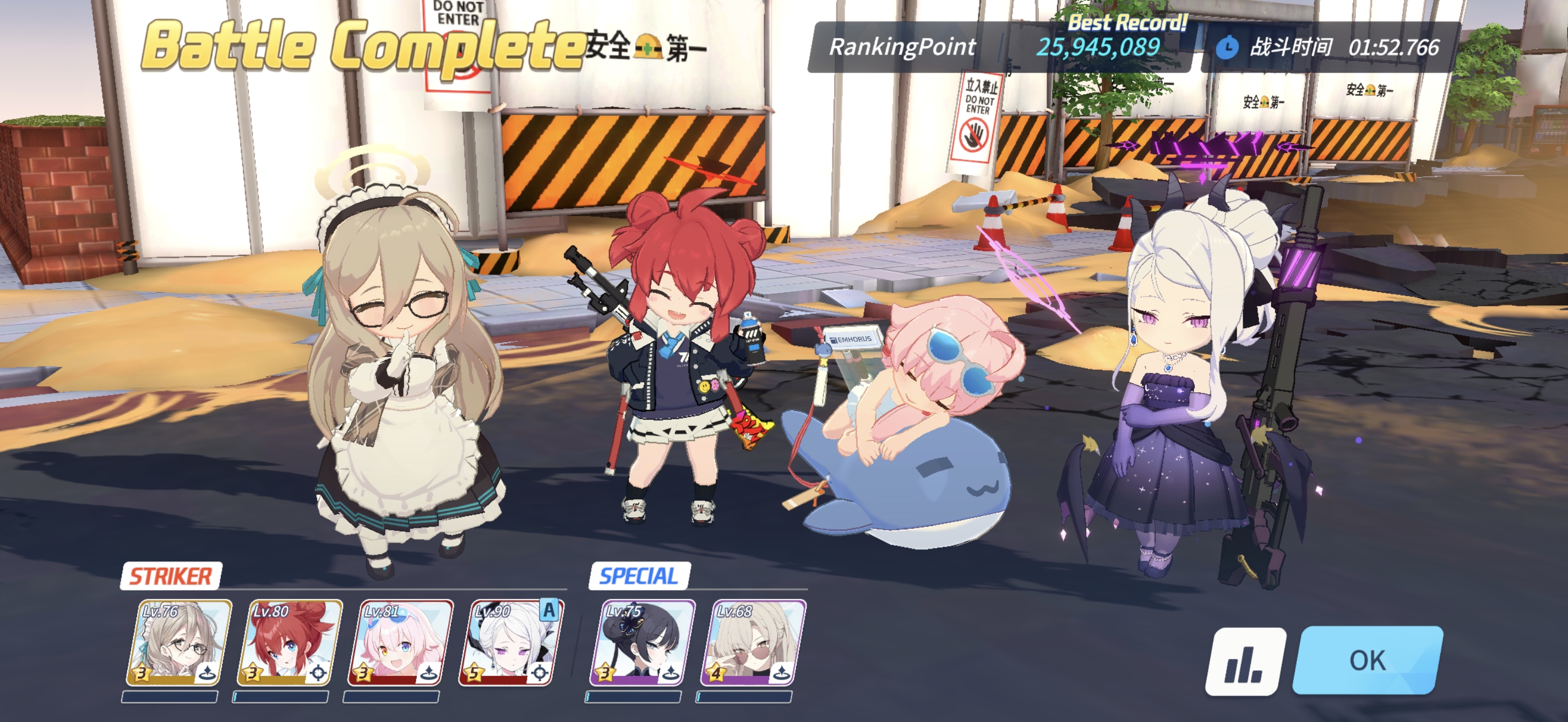Viewport: 1568px width, 722px height.
Task: Select the Lv.90 white-haired striker portrait
Action: pos(511,642)
